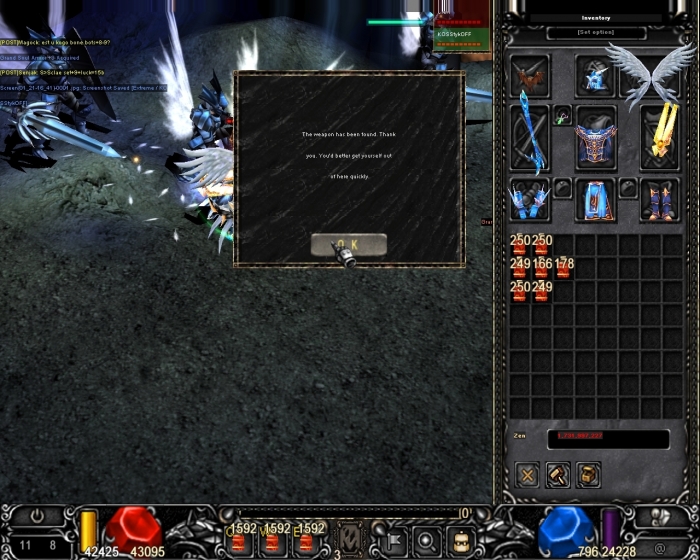Select the equipped blue pants
This screenshot has width=700, height=560.
click(595, 200)
